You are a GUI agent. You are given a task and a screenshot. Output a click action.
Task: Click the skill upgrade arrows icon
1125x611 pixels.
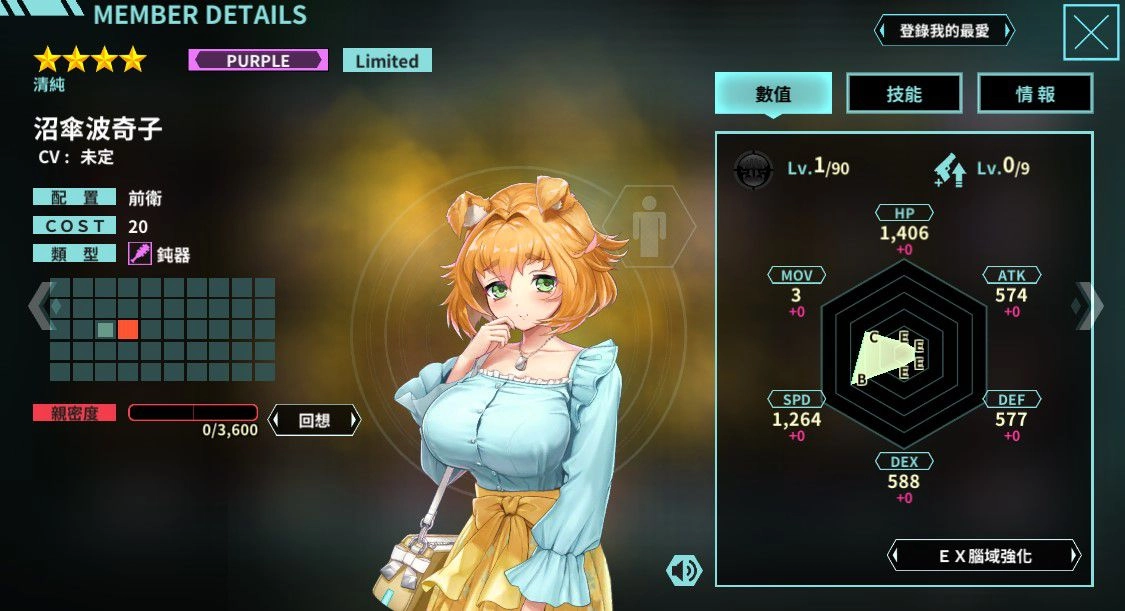pos(949,169)
